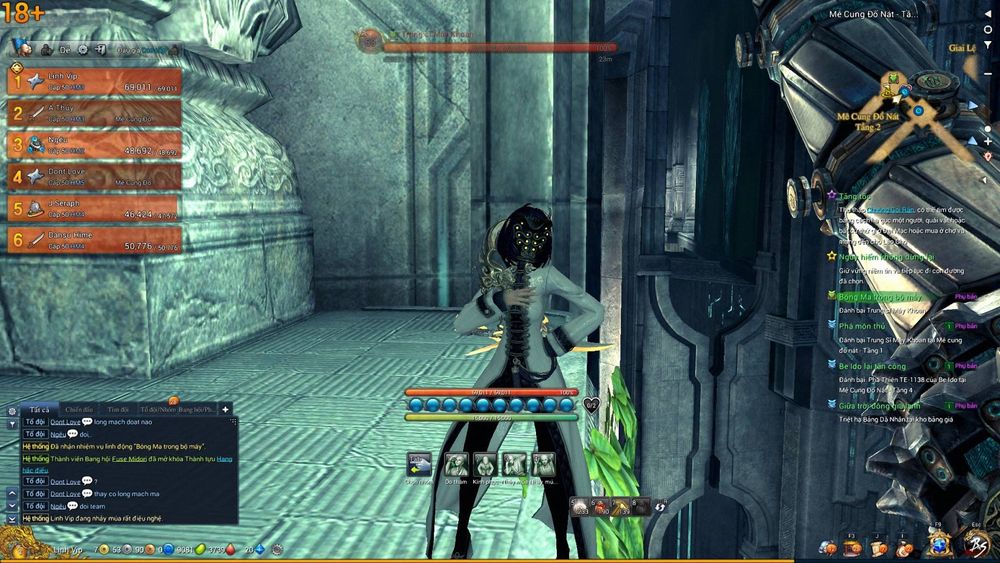Switch to the Tìm đội chat tab
This screenshot has height=563, width=1000.
pos(119,409)
